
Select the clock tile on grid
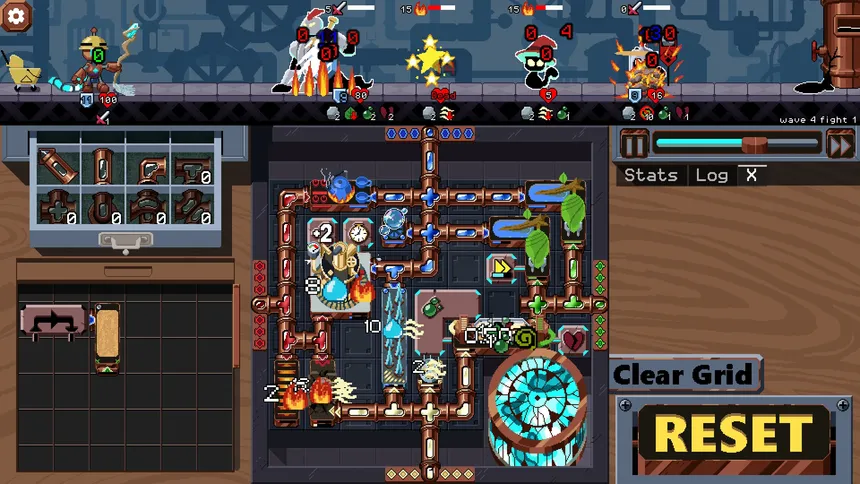pyautogui.click(x=358, y=232)
